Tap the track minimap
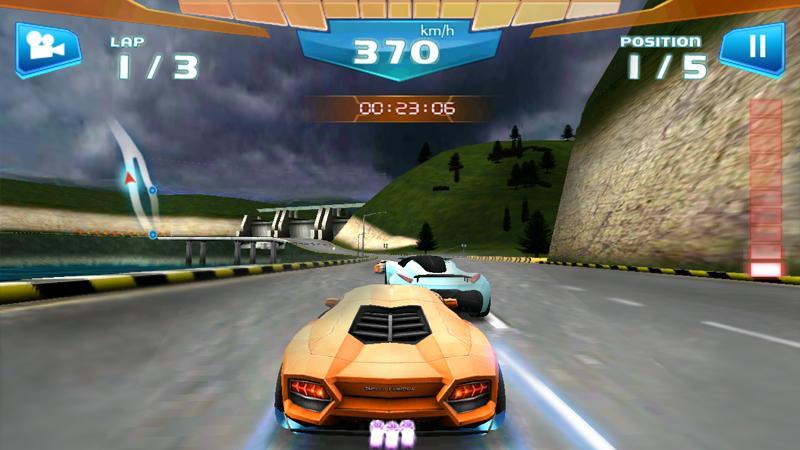The width and height of the screenshot is (800, 450). [137, 182]
